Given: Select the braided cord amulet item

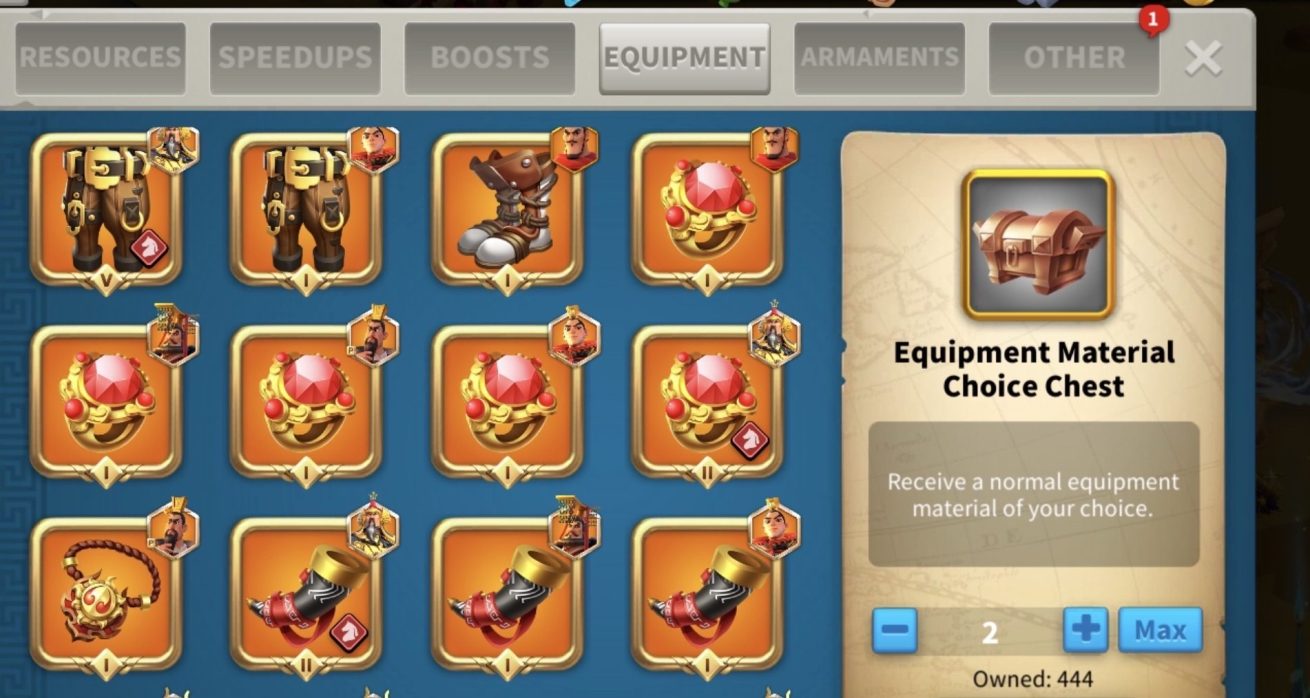Looking at the screenshot, I should pos(106,594).
